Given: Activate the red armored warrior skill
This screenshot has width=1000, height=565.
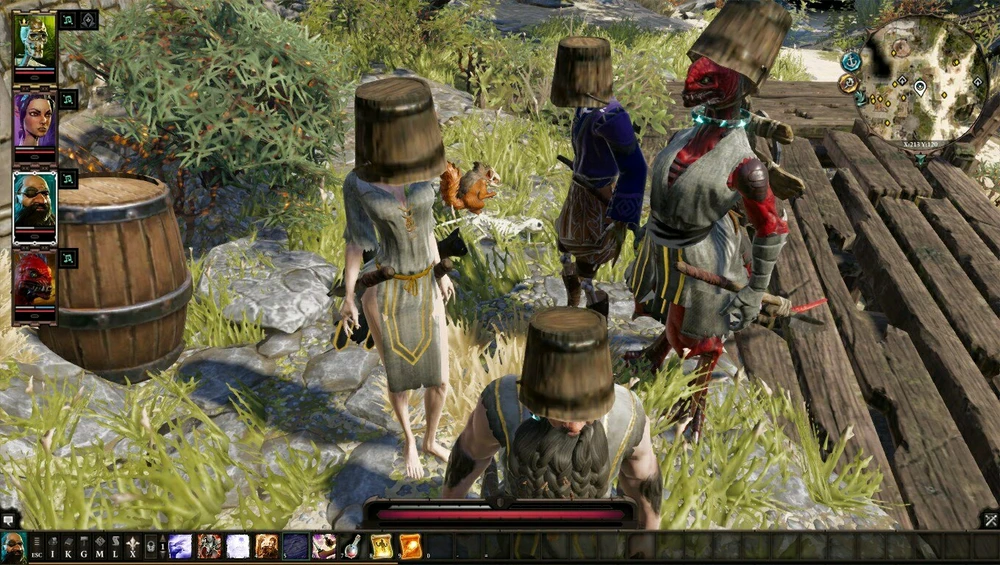Looking at the screenshot, I should [x=209, y=546].
